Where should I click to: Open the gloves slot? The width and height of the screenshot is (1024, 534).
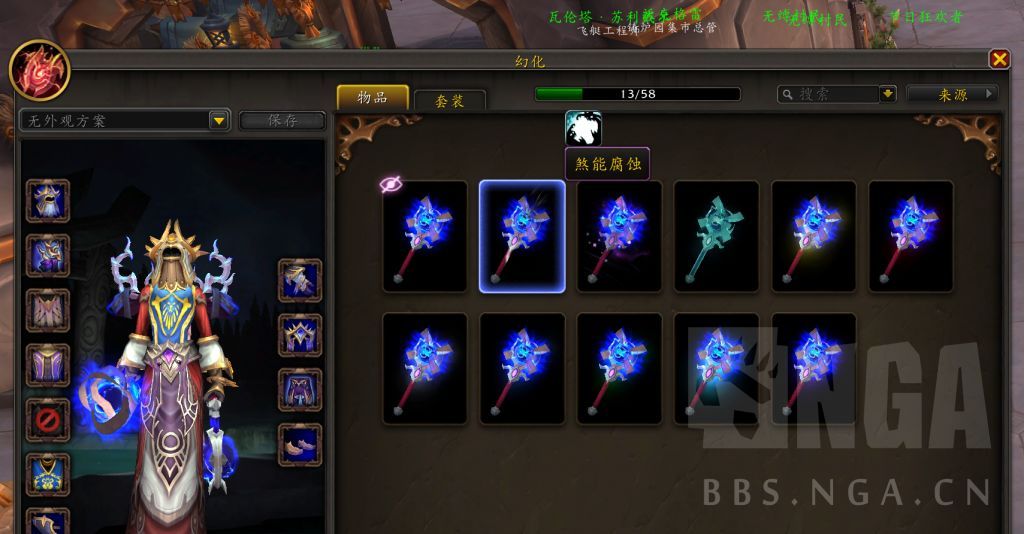[299, 280]
